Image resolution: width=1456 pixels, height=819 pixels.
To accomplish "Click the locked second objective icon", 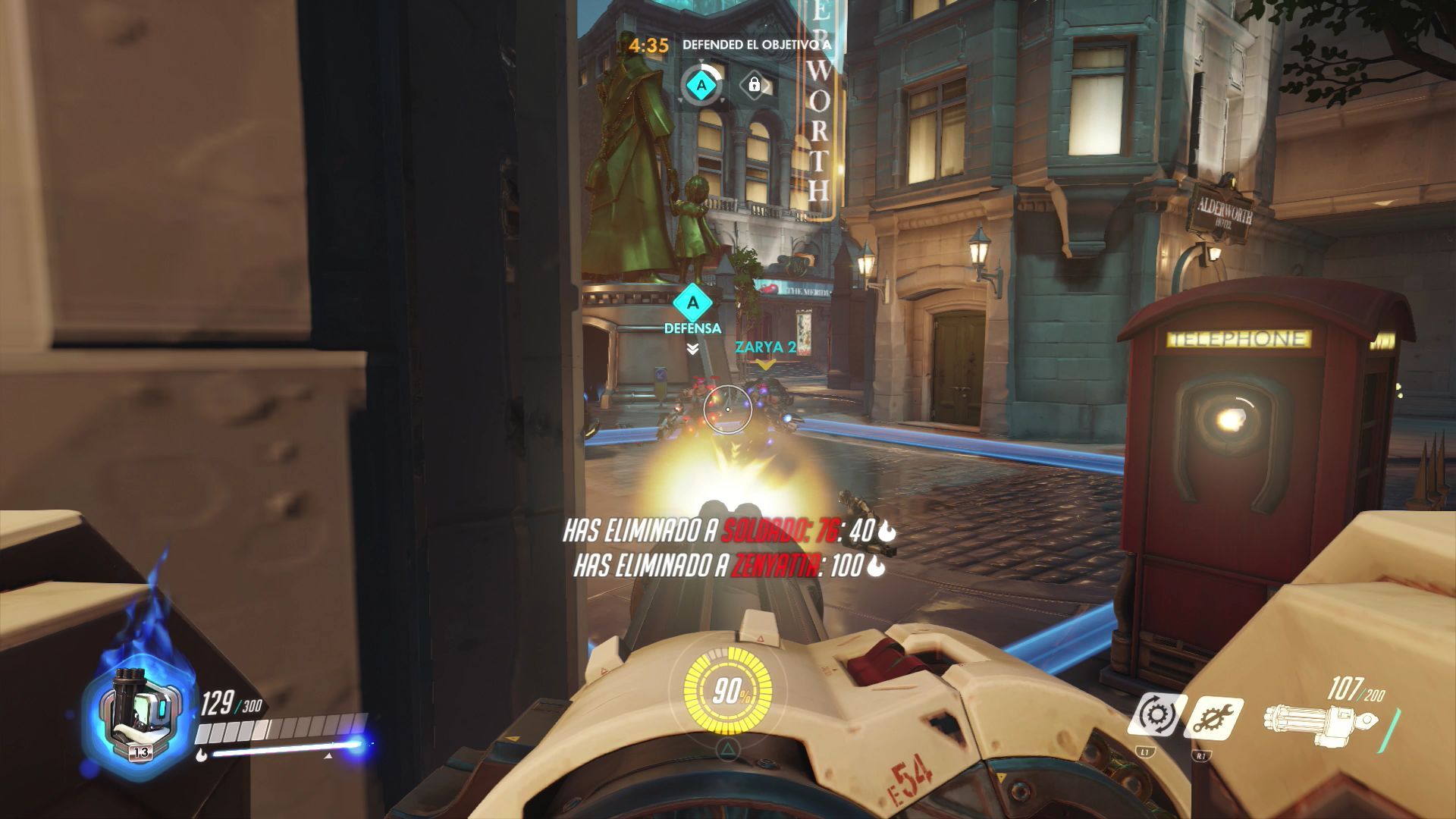I will 755,84.
